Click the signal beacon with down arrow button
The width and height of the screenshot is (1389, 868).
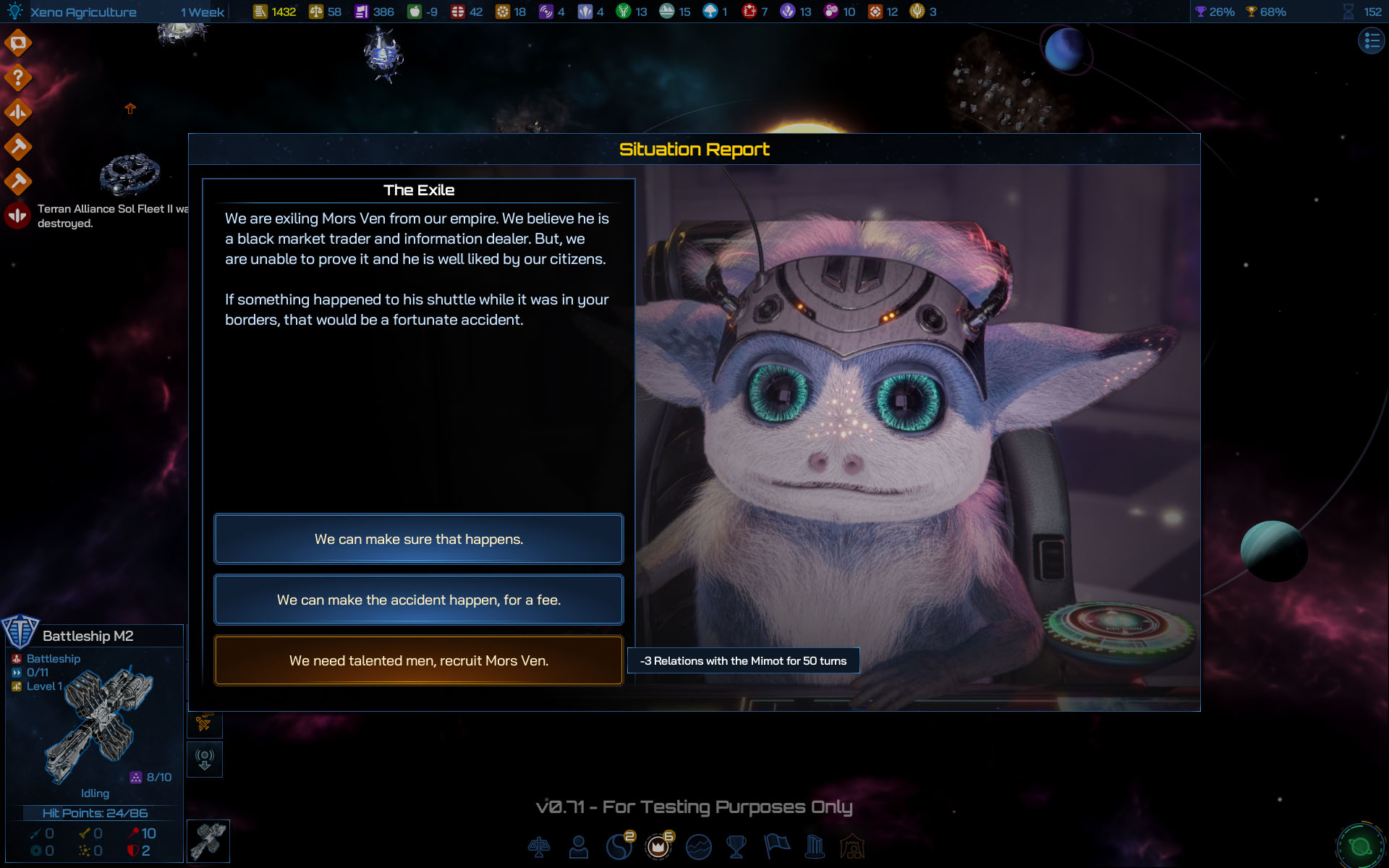pyautogui.click(x=205, y=759)
